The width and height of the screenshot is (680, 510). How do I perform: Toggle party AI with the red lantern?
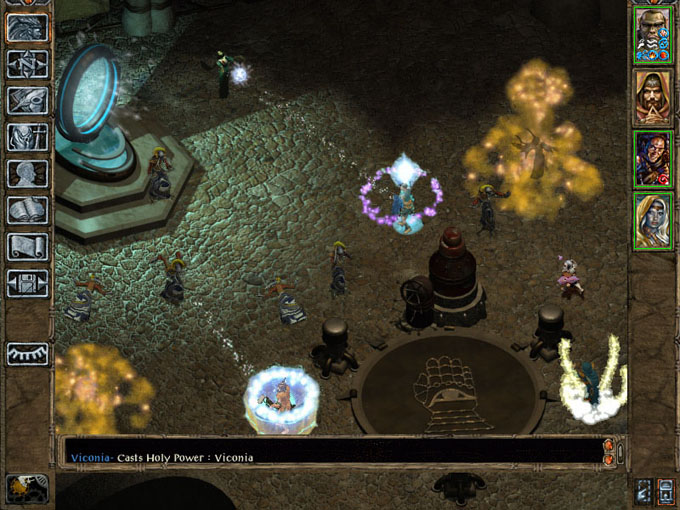667,491
